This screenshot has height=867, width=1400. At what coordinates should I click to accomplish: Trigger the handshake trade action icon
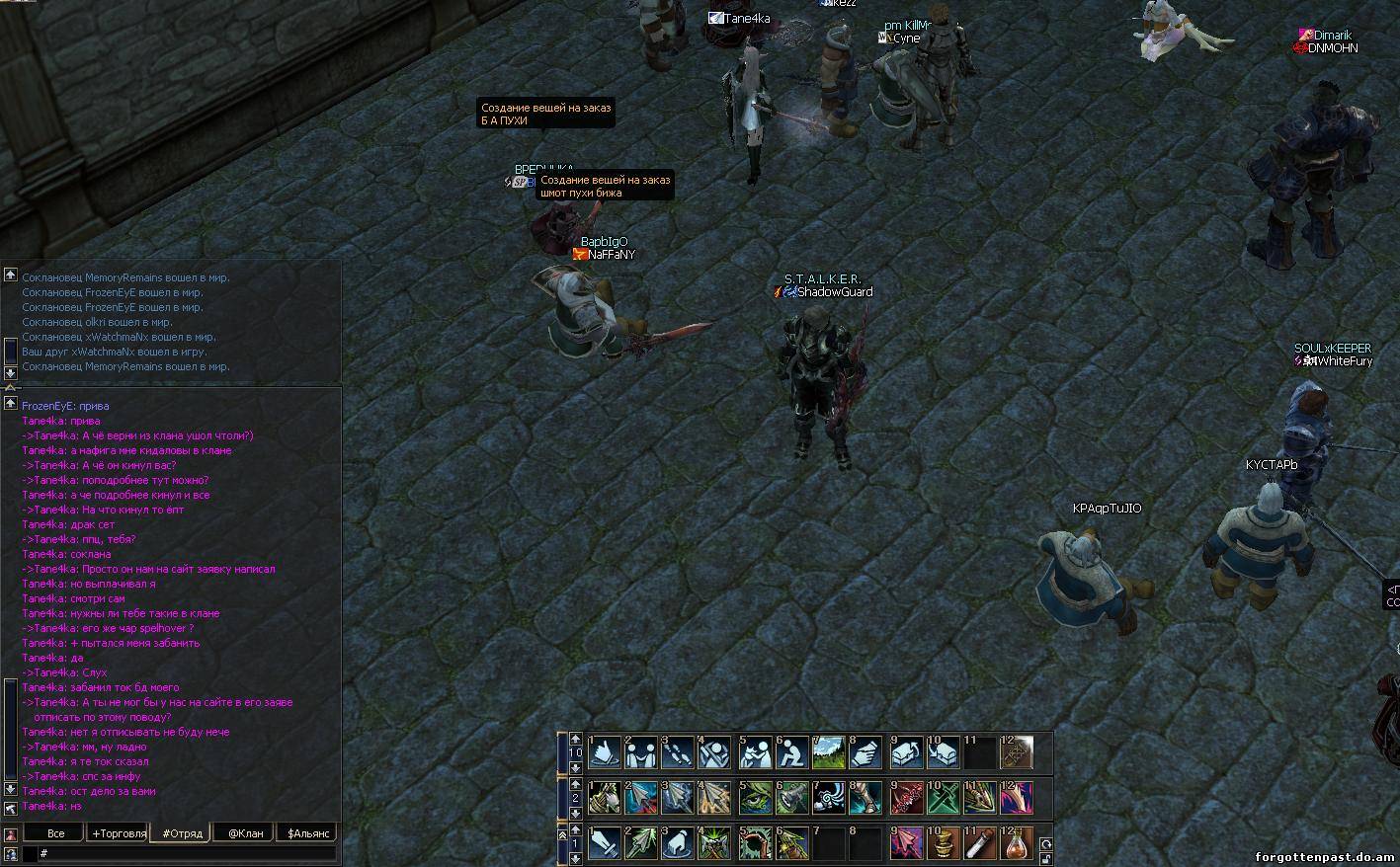coord(641,753)
